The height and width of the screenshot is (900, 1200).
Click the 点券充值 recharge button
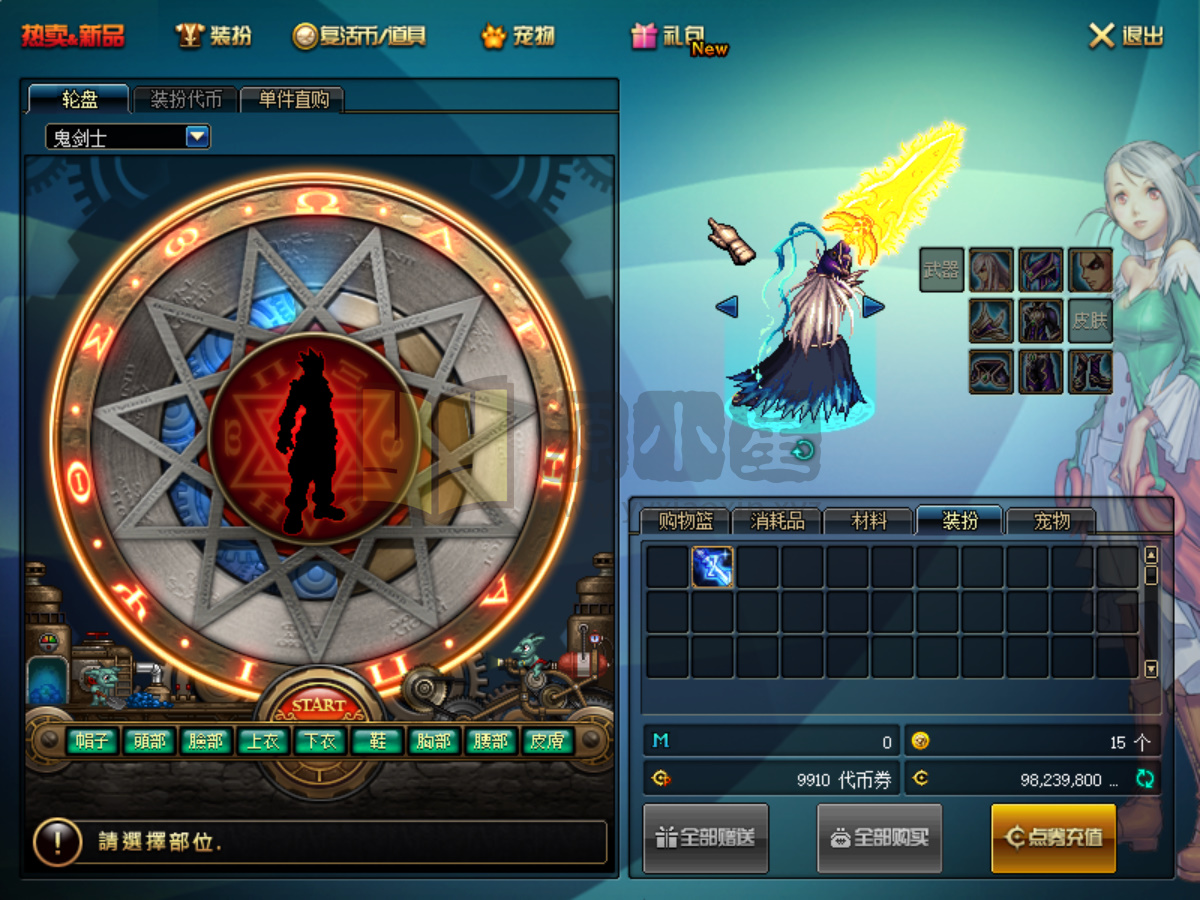coord(1053,837)
